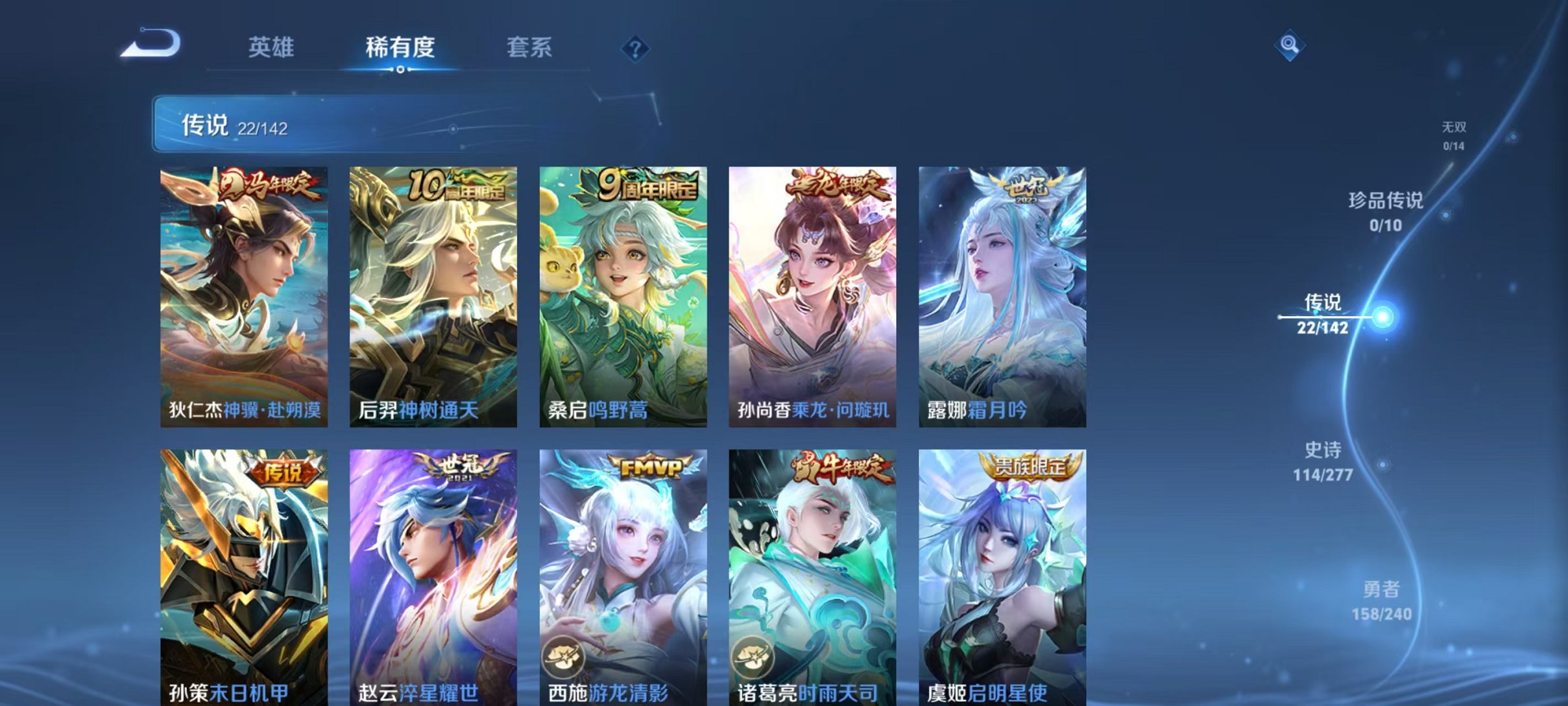The image size is (1568, 706).
Task: Open the 套系 tab
Action: point(529,47)
